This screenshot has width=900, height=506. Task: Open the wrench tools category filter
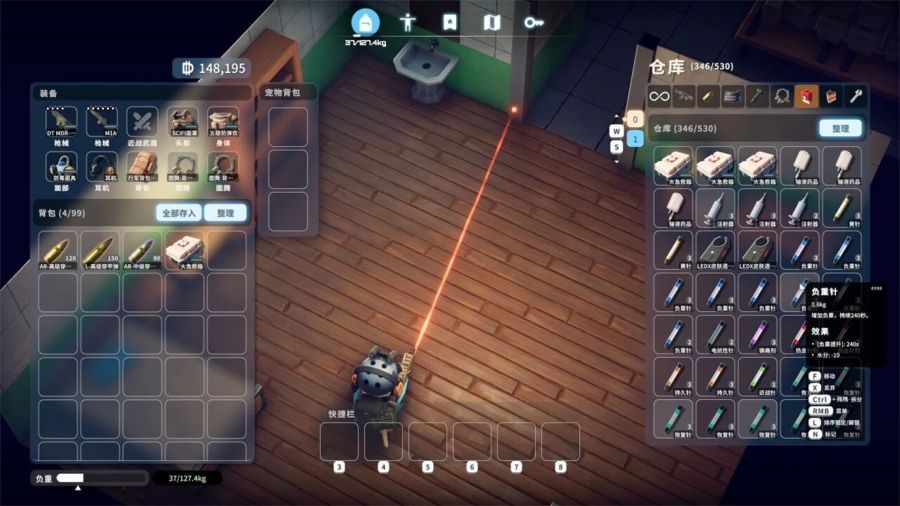[856, 96]
